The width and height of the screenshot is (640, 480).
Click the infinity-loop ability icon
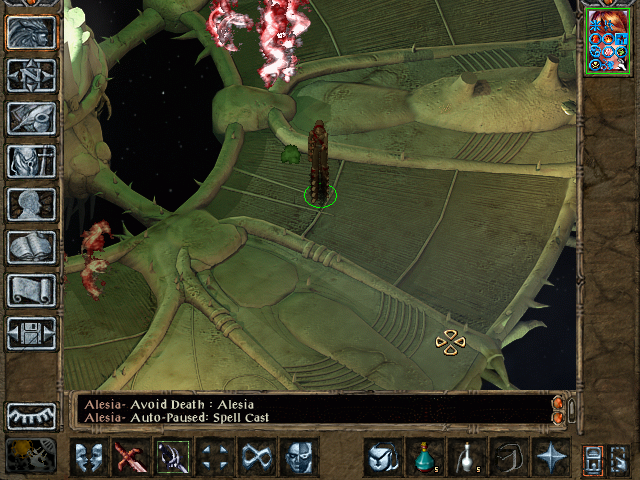pos(256,458)
